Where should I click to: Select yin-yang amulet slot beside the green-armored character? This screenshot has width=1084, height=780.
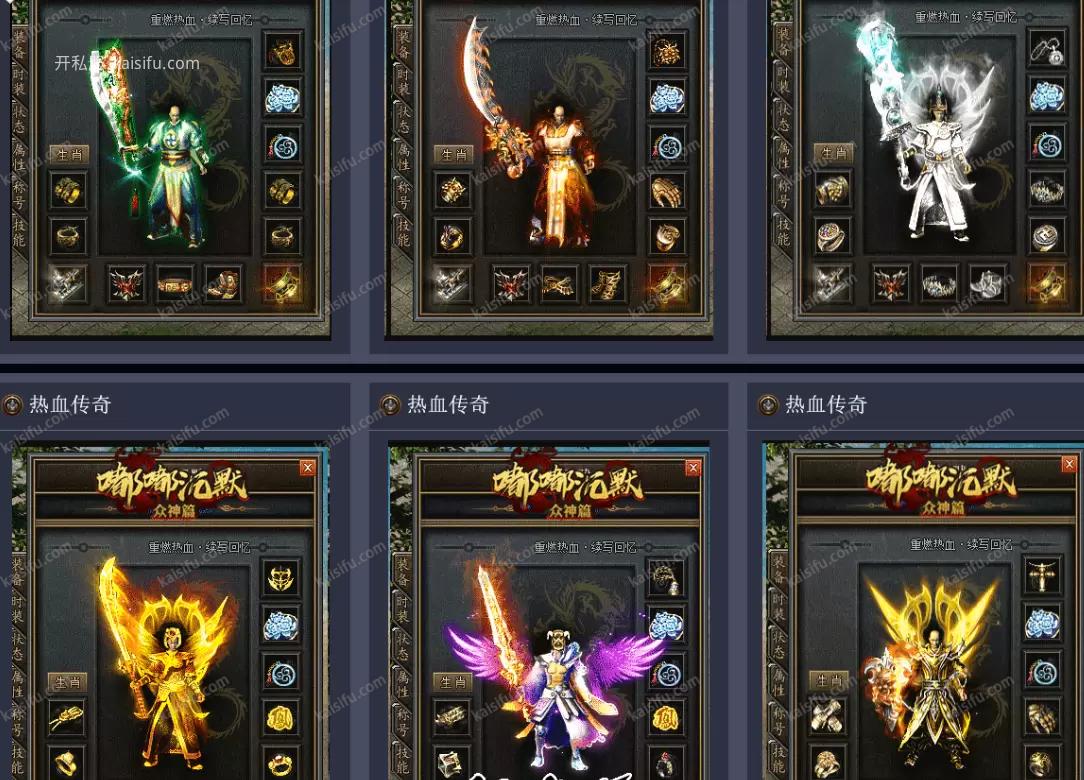(283, 145)
